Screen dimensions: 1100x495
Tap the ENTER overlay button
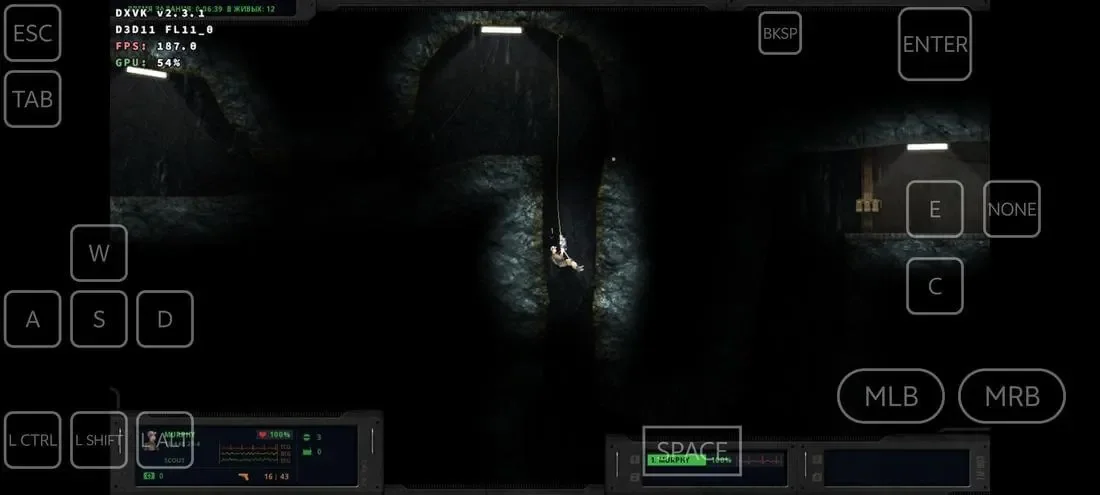pyautogui.click(x=935, y=44)
